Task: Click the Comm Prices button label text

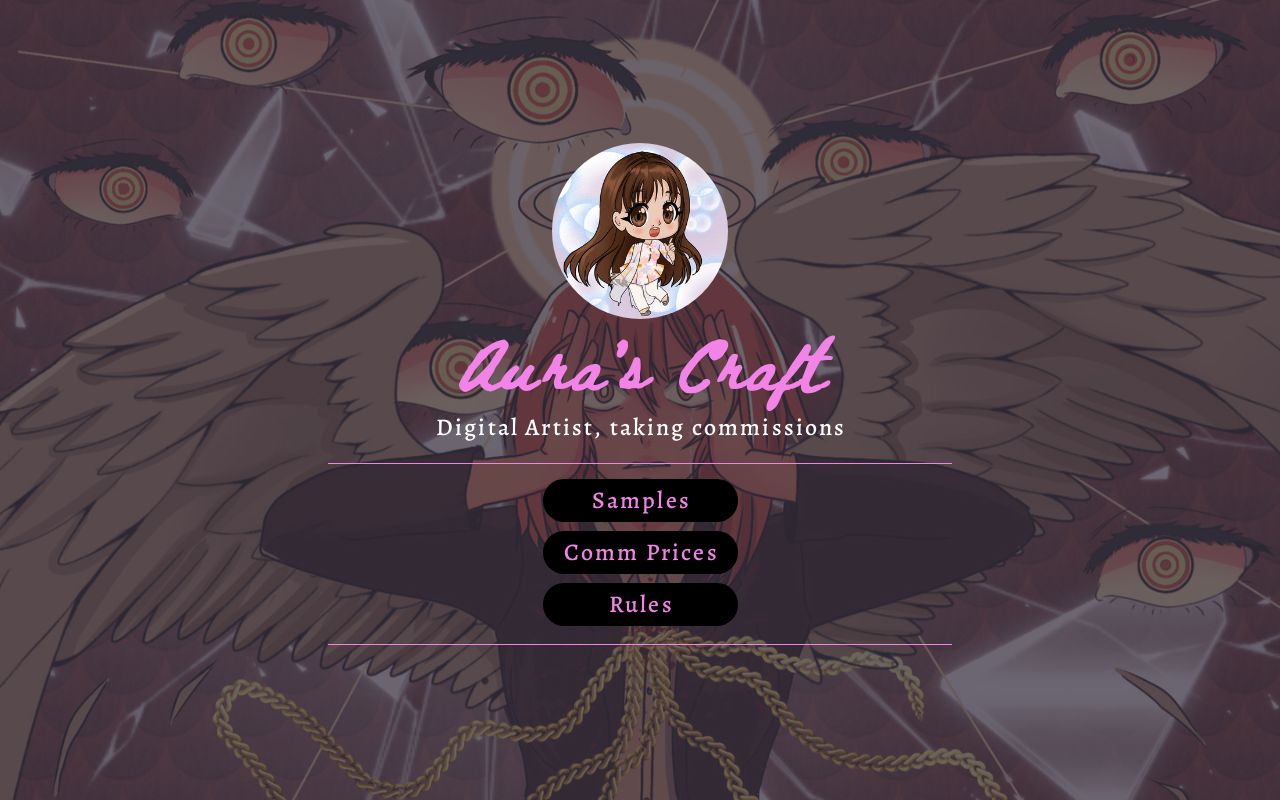Action: 640,552
